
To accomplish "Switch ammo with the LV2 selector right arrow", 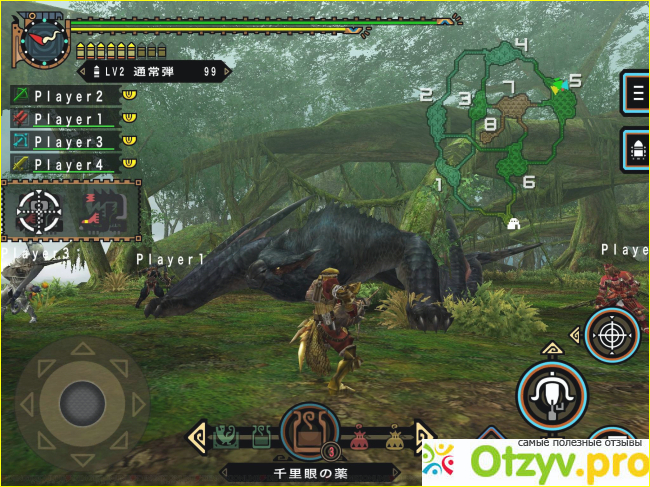I will (226, 72).
